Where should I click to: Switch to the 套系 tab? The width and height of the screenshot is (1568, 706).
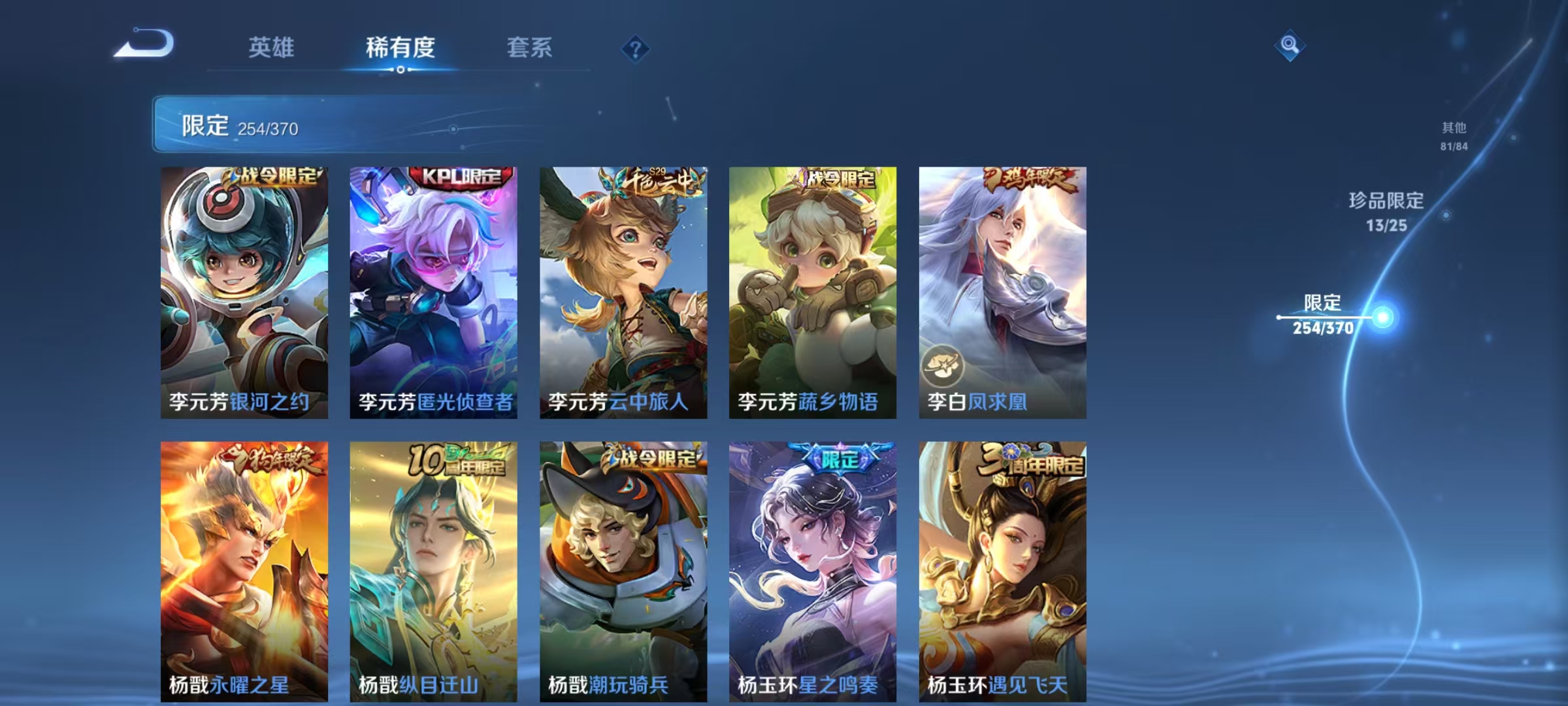point(529,48)
